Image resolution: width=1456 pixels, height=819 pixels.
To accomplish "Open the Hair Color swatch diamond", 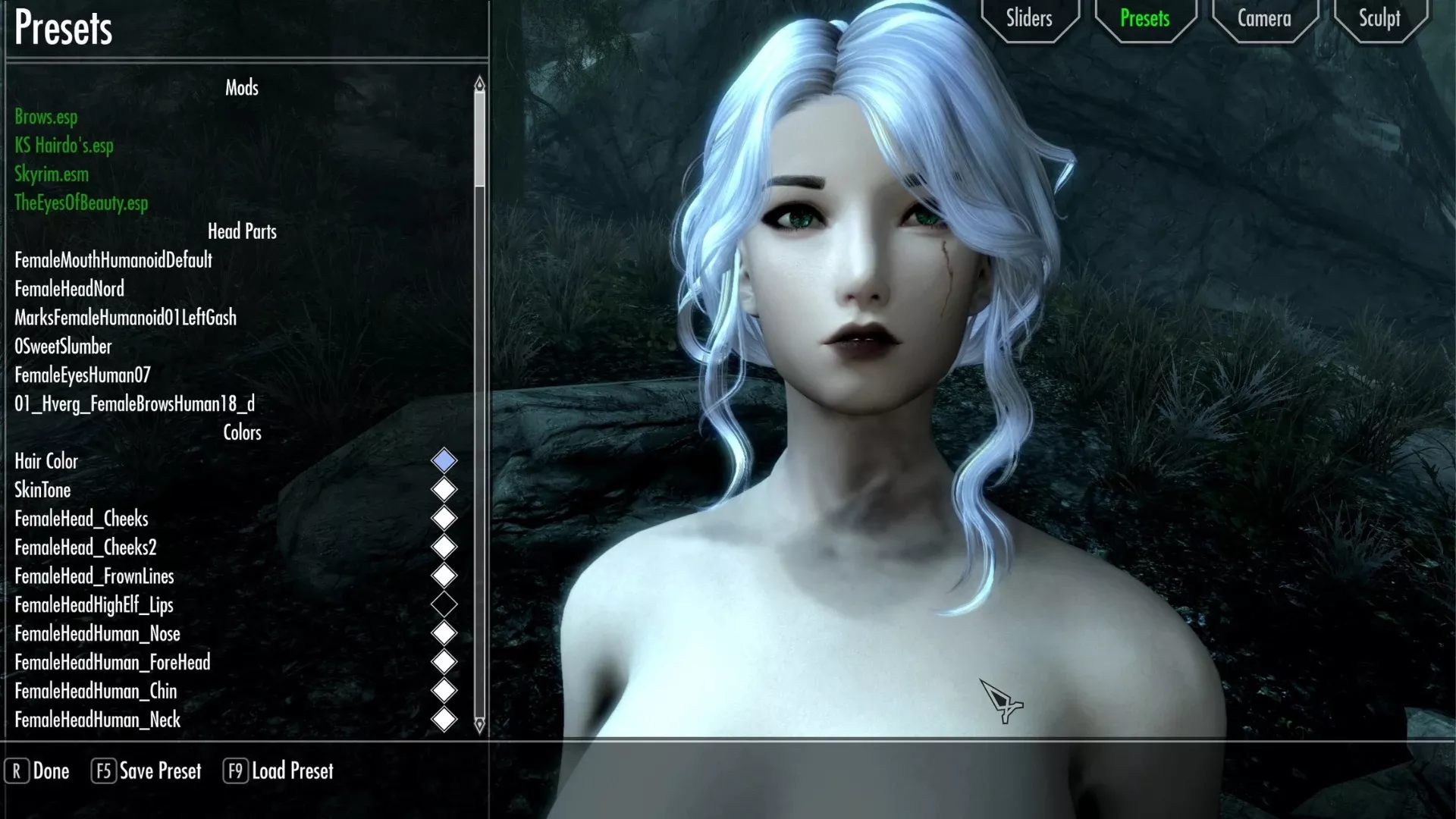I will (x=444, y=460).
